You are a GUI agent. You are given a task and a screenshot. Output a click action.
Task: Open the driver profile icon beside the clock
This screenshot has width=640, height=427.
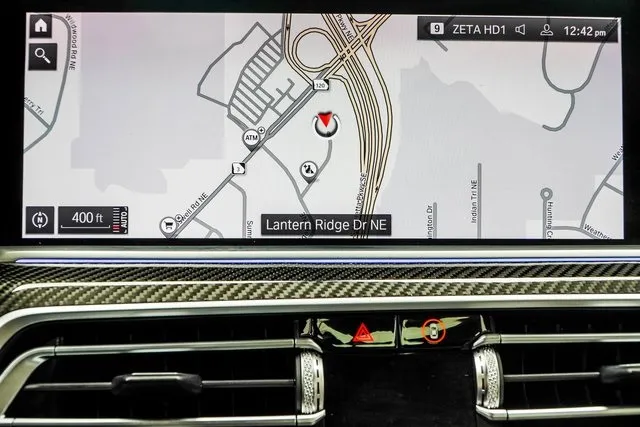[x=546, y=30]
